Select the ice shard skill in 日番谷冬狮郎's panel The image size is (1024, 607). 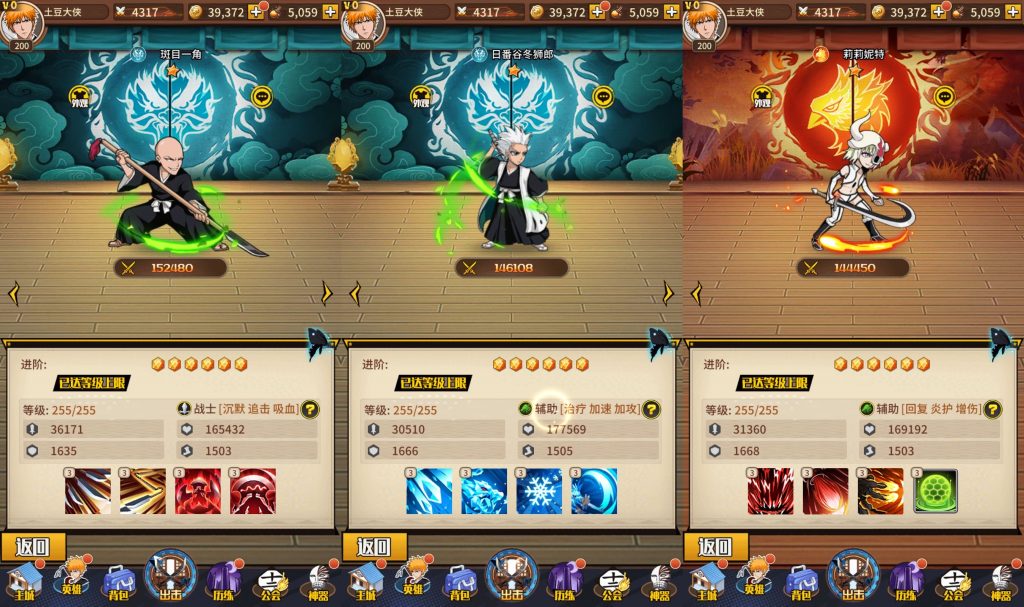pyautogui.click(x=429, y=491)
